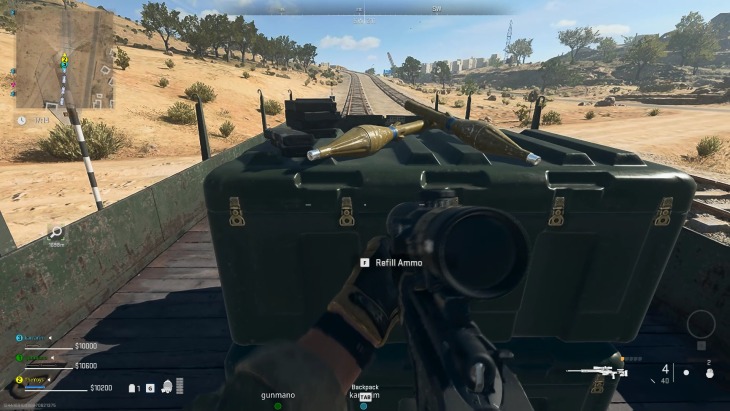Click the compass bar heading strip
The image size is (730, 411).
[364, 9]
